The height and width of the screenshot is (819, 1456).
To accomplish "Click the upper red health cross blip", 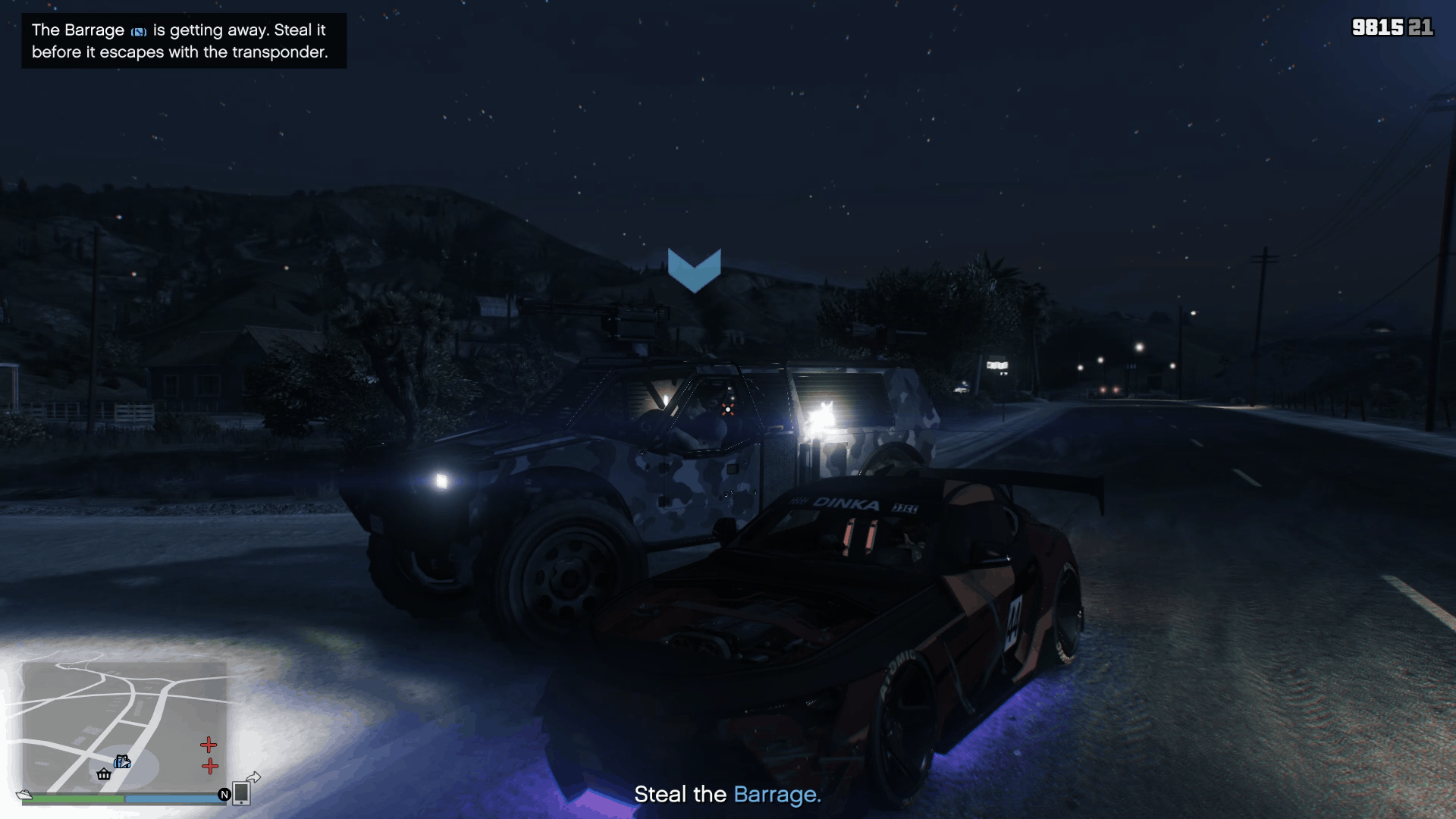I will pos(209,745).
